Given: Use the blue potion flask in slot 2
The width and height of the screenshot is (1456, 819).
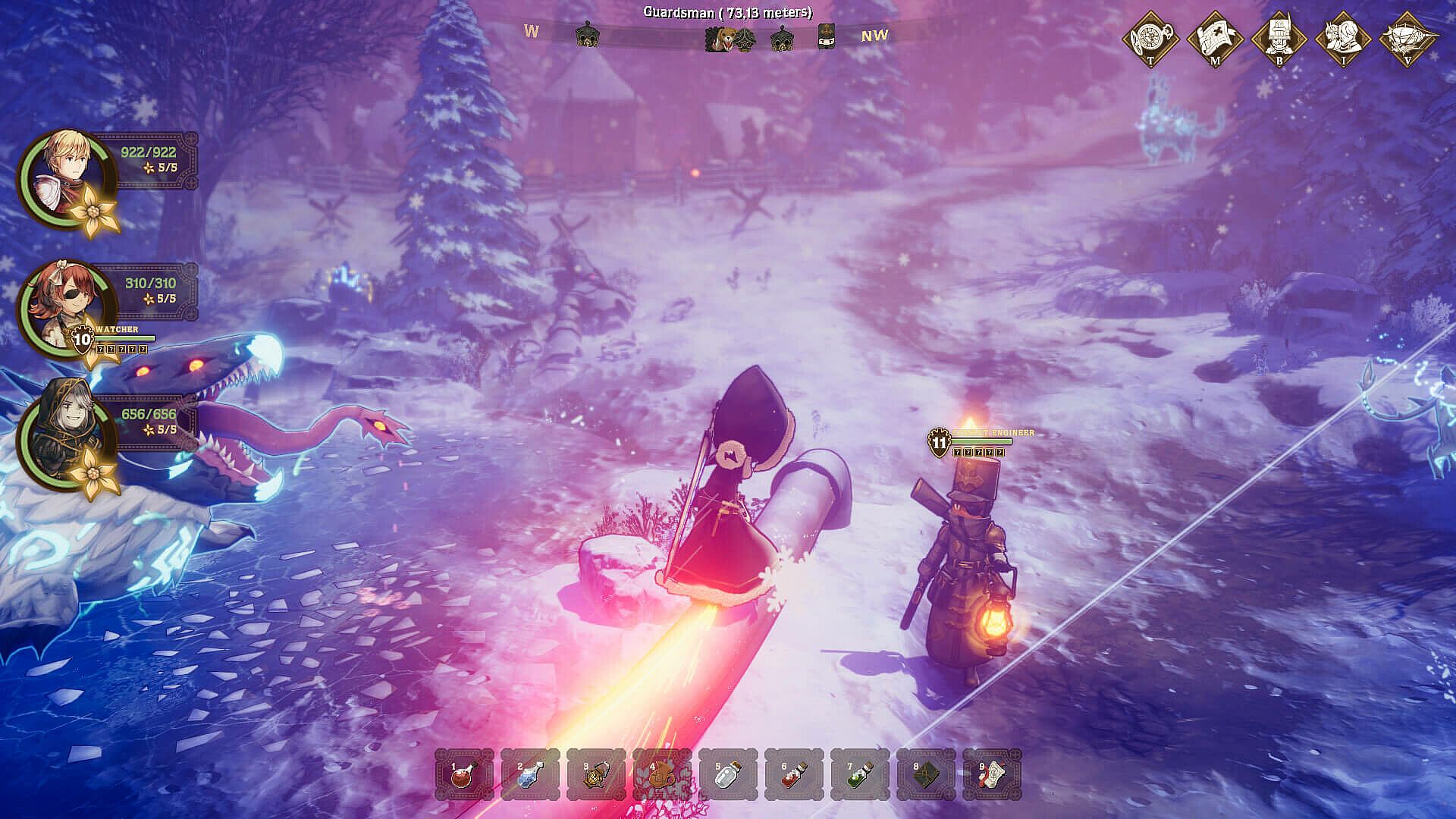Looking at the screenshot, I should click(x=530, y=775).
